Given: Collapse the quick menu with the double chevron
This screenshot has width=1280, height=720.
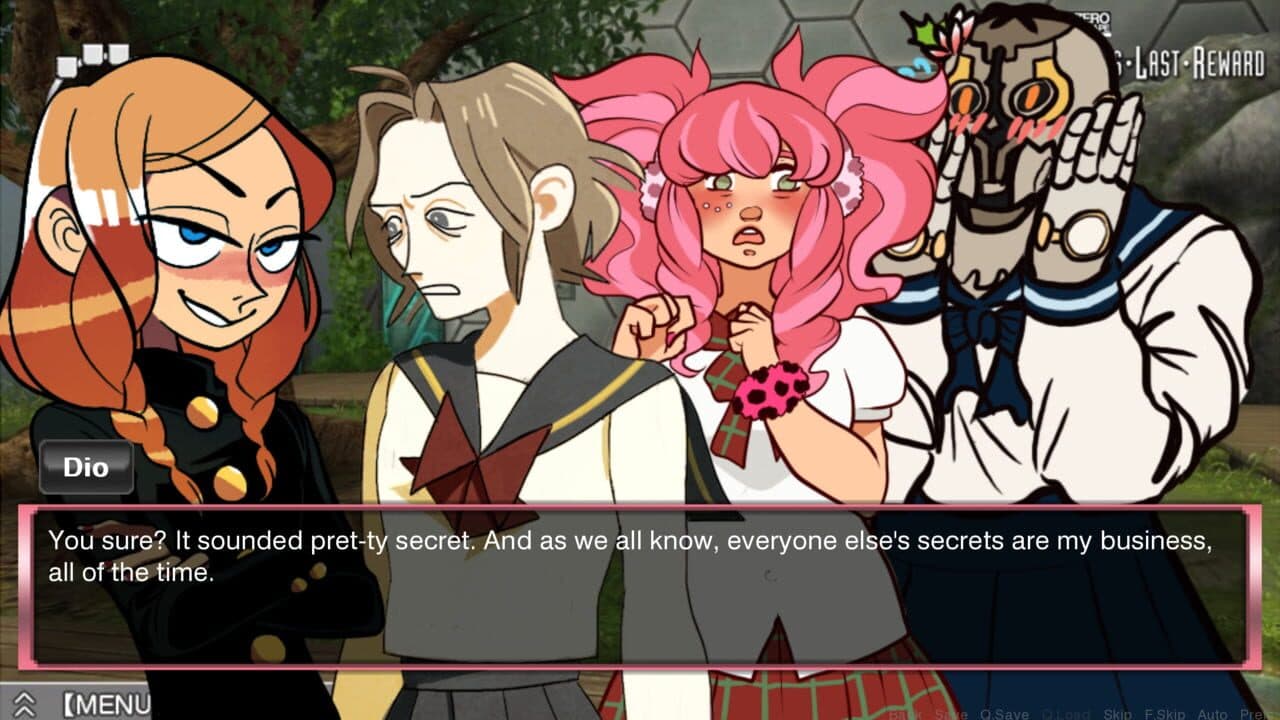Looking at the screenshot, I should point(25,706).
